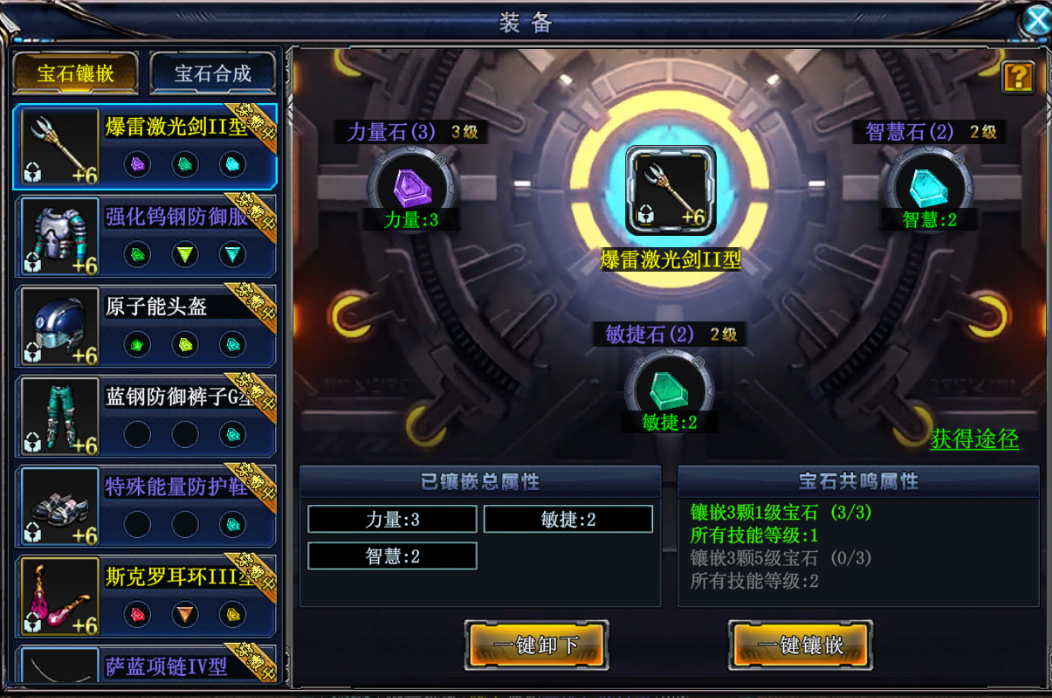Click the purple 力量石 gem socket
This screenshot has height=698, width=1052.
pos(411,187)
